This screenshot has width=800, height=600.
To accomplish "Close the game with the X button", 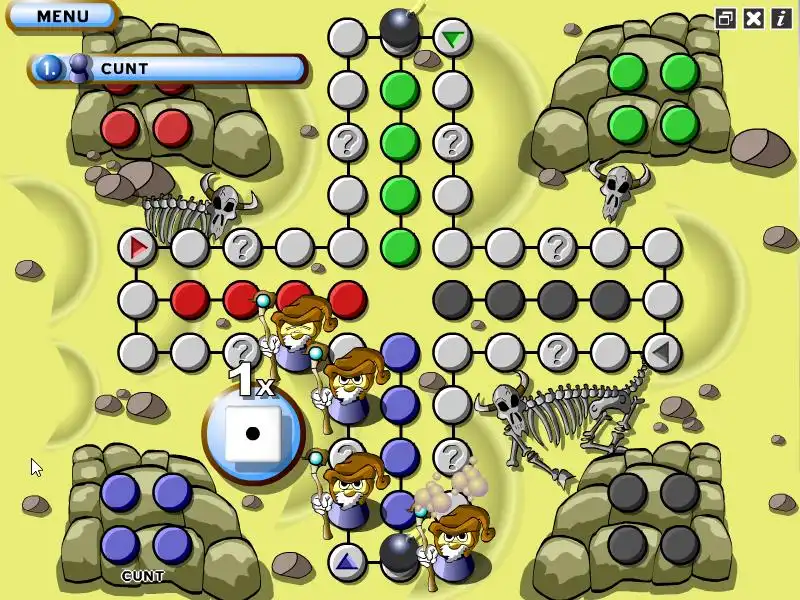I will 754,18.
